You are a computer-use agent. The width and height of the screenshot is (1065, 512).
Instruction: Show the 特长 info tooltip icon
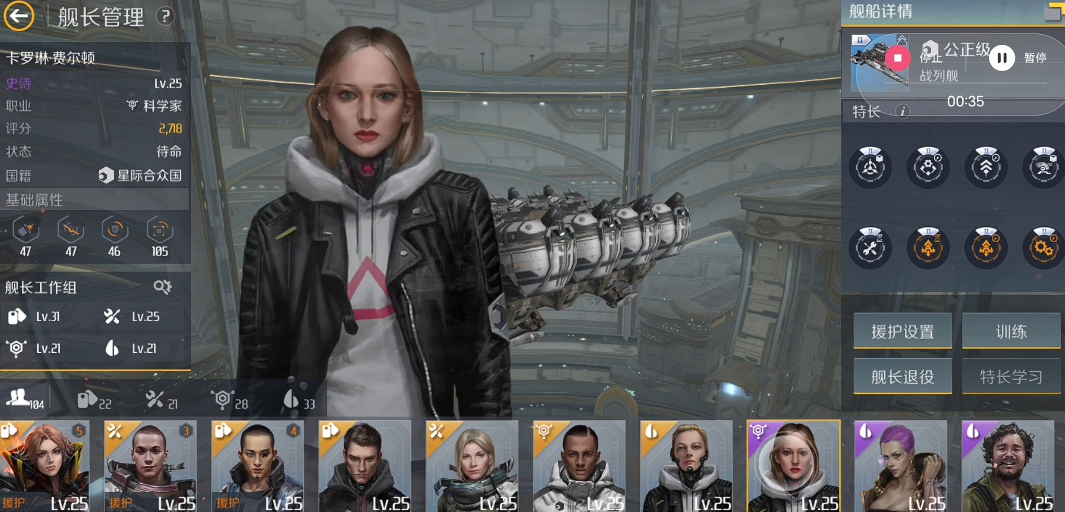(x=903, y=111)
